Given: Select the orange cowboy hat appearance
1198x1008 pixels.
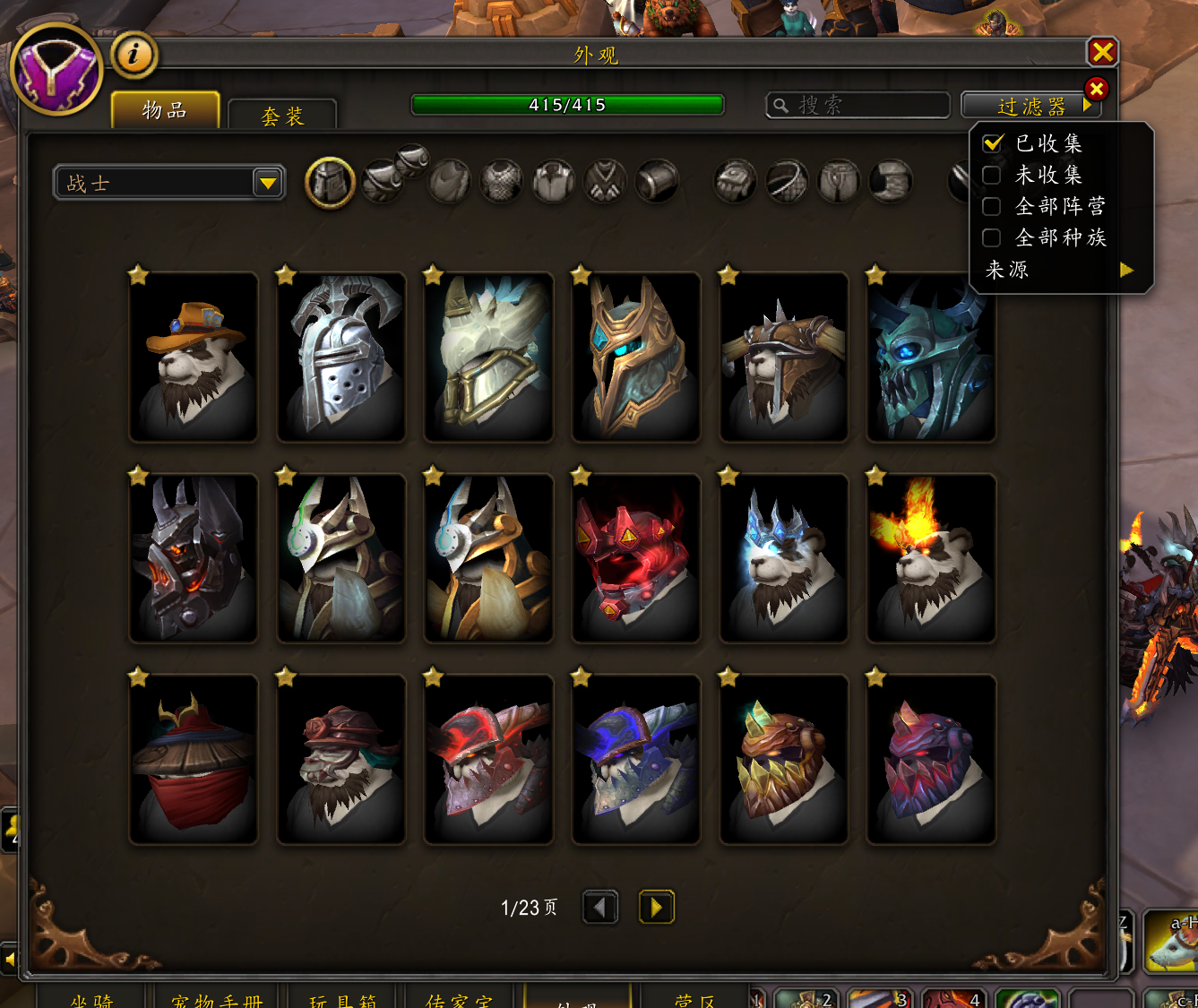Looking at the screenshot, I should (x=194, y=357).
